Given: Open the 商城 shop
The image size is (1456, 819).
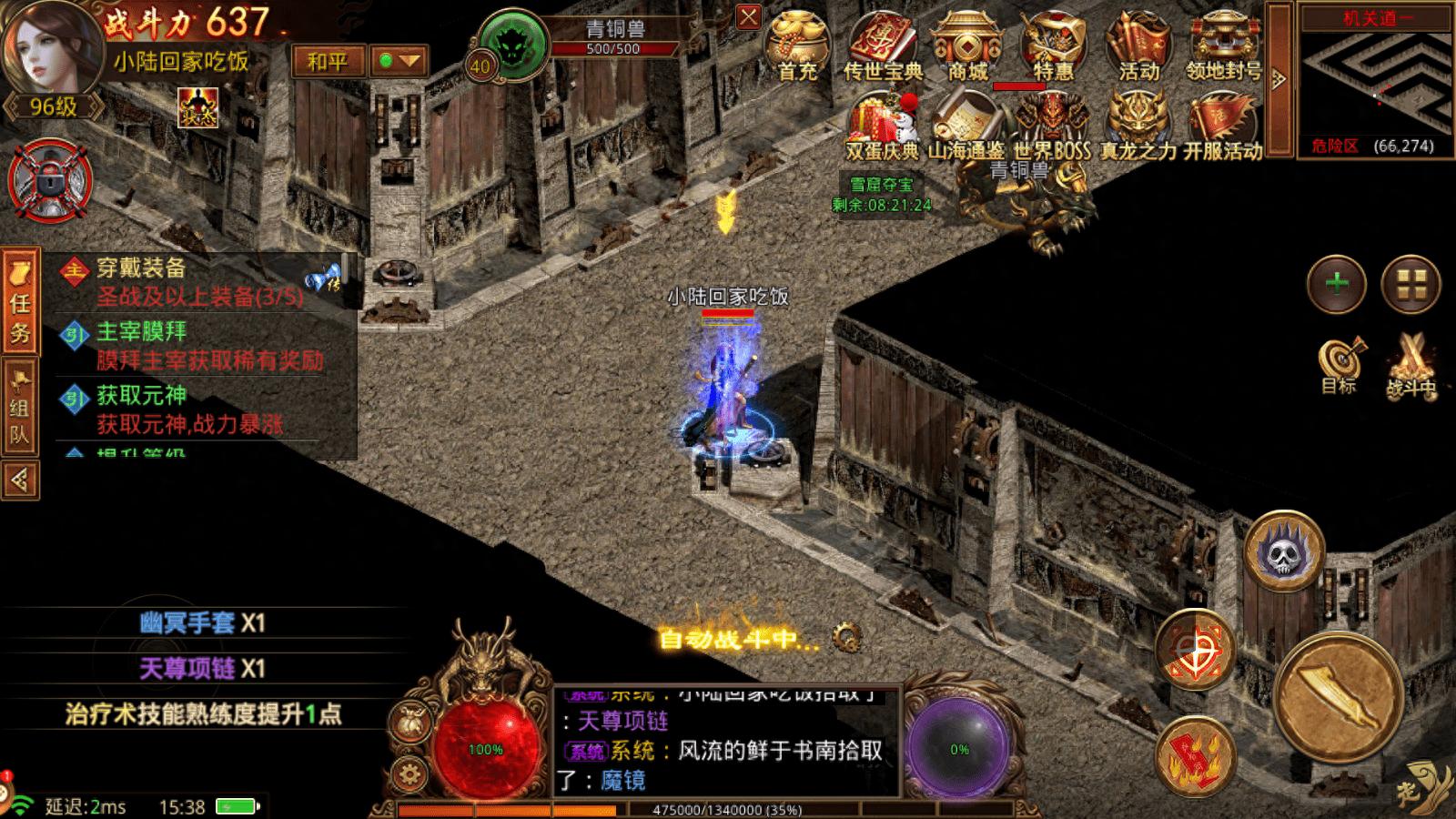Looking at the screenshot, I should coord(967,45).
